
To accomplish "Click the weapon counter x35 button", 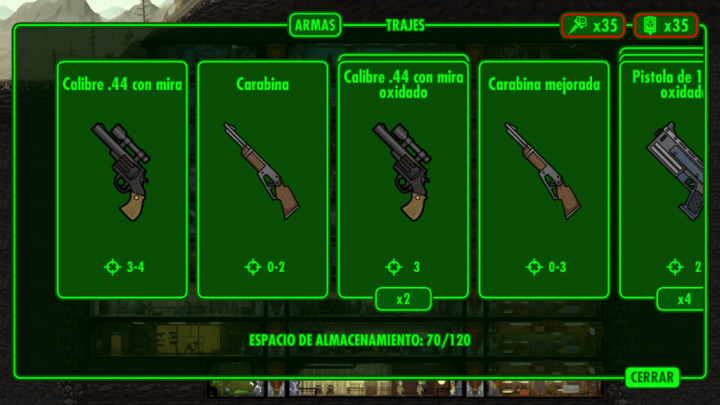I will point(593,25).
